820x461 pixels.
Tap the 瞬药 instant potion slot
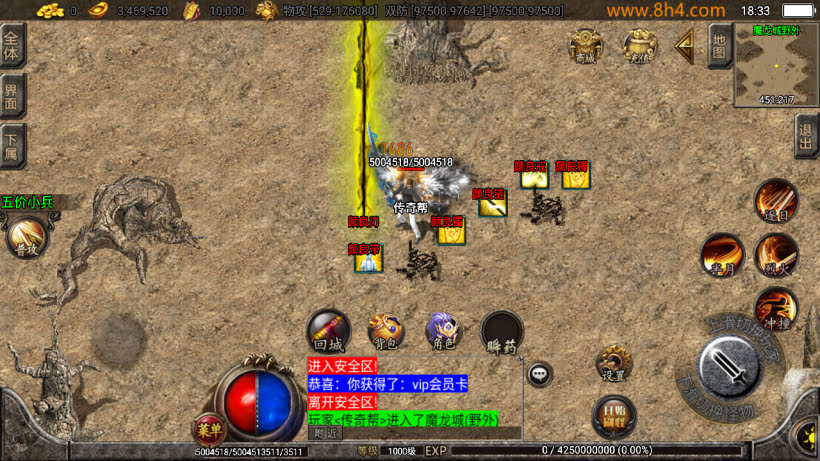501,332
